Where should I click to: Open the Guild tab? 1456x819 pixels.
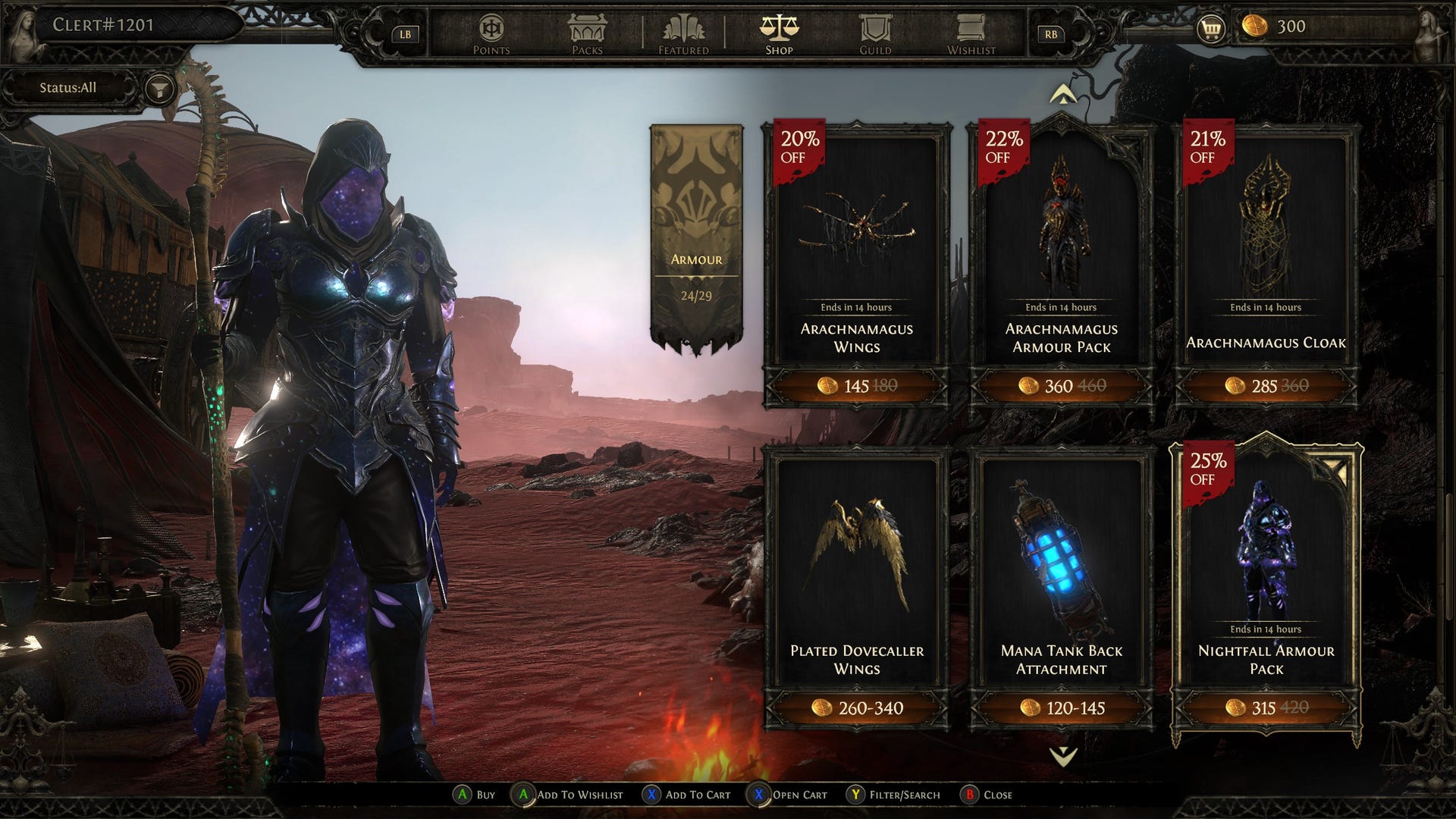[874, 35]
